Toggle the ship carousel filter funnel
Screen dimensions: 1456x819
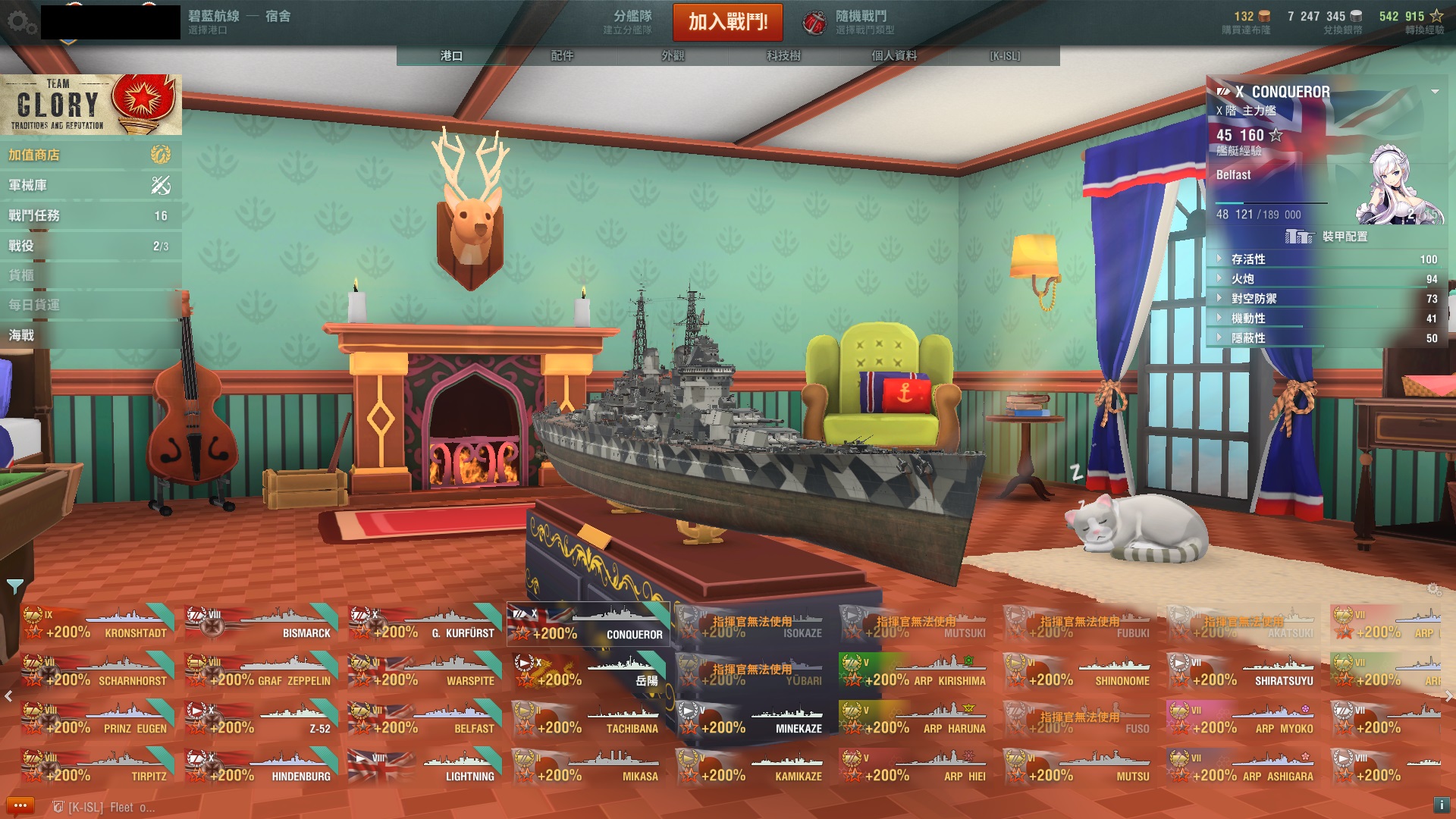[14, 586]
